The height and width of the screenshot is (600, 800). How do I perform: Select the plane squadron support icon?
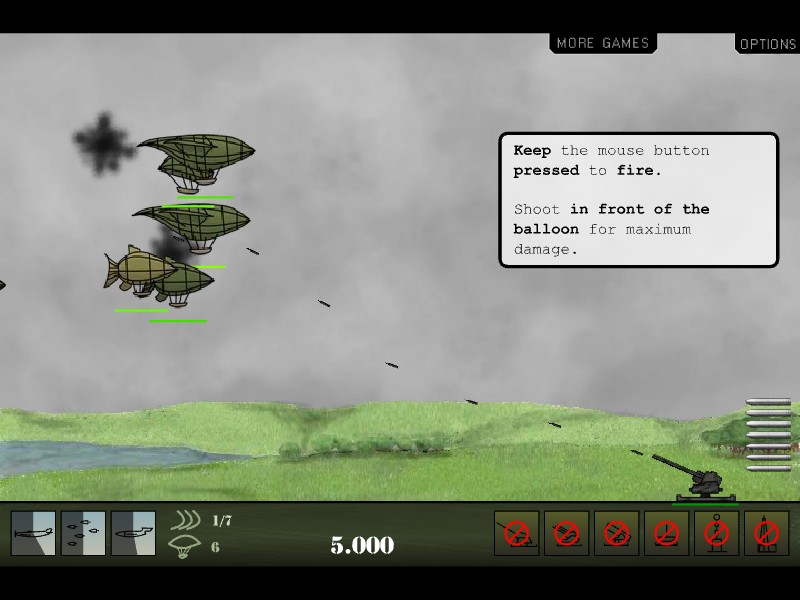point(83,533)
